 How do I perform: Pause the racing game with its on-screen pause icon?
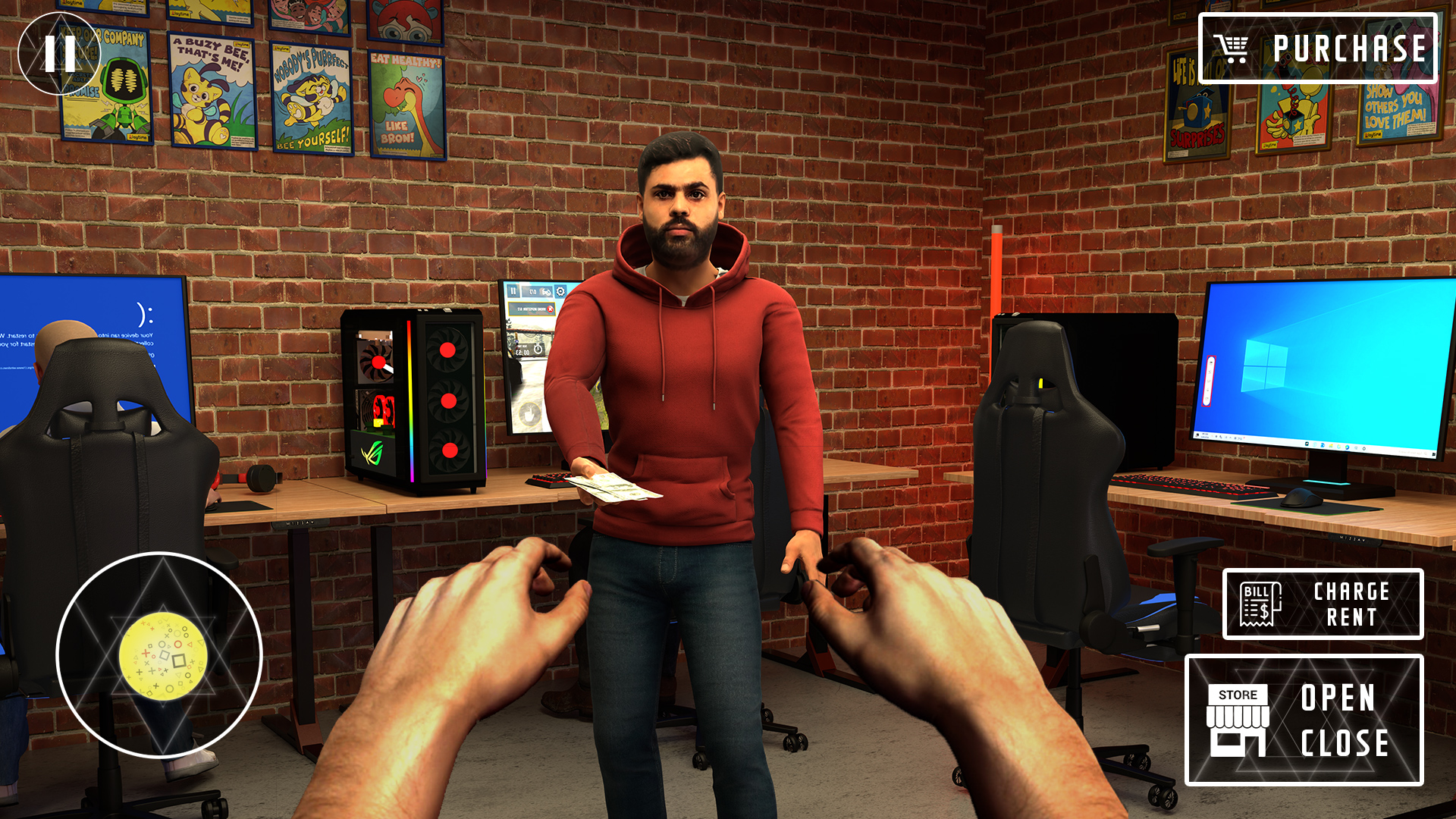coord(513,291)
